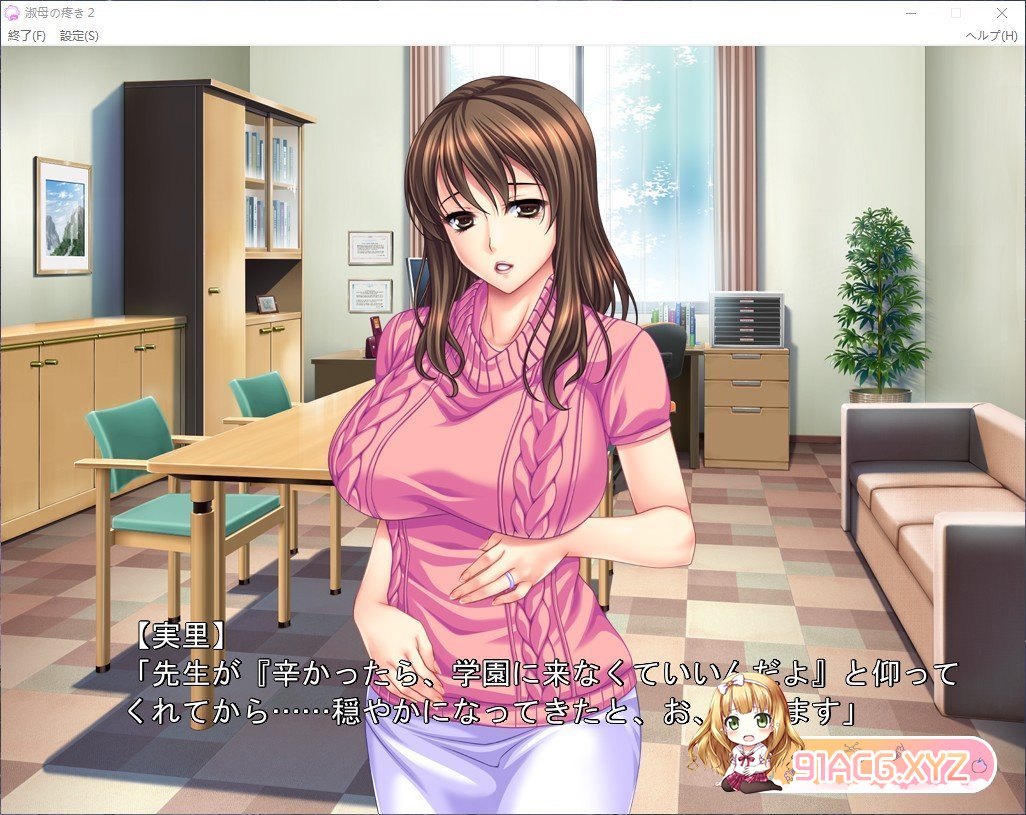Viewport: 1026px width, 815px height.
Task: Open the 終了(F) menu
Action: [27, 36]
